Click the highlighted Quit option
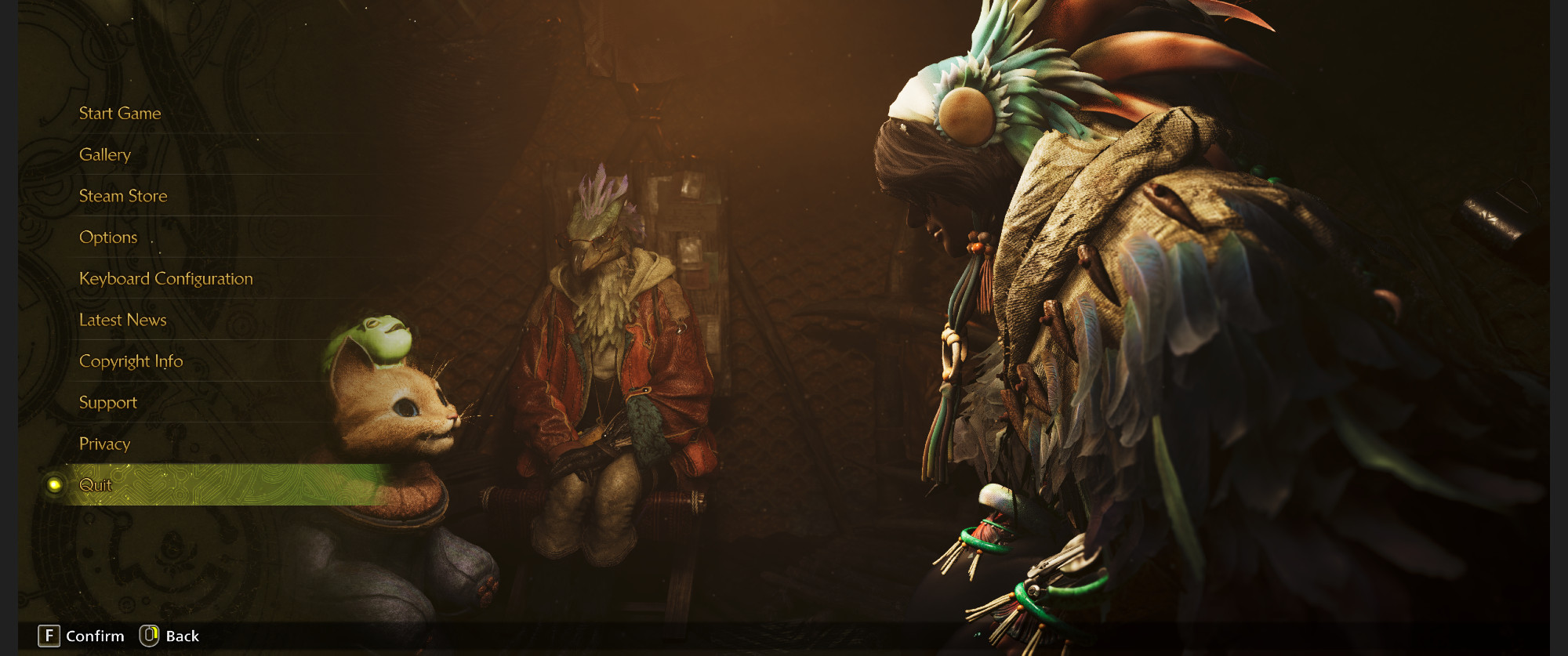Viewport: 1568px width, 656px height. point(96,485)
